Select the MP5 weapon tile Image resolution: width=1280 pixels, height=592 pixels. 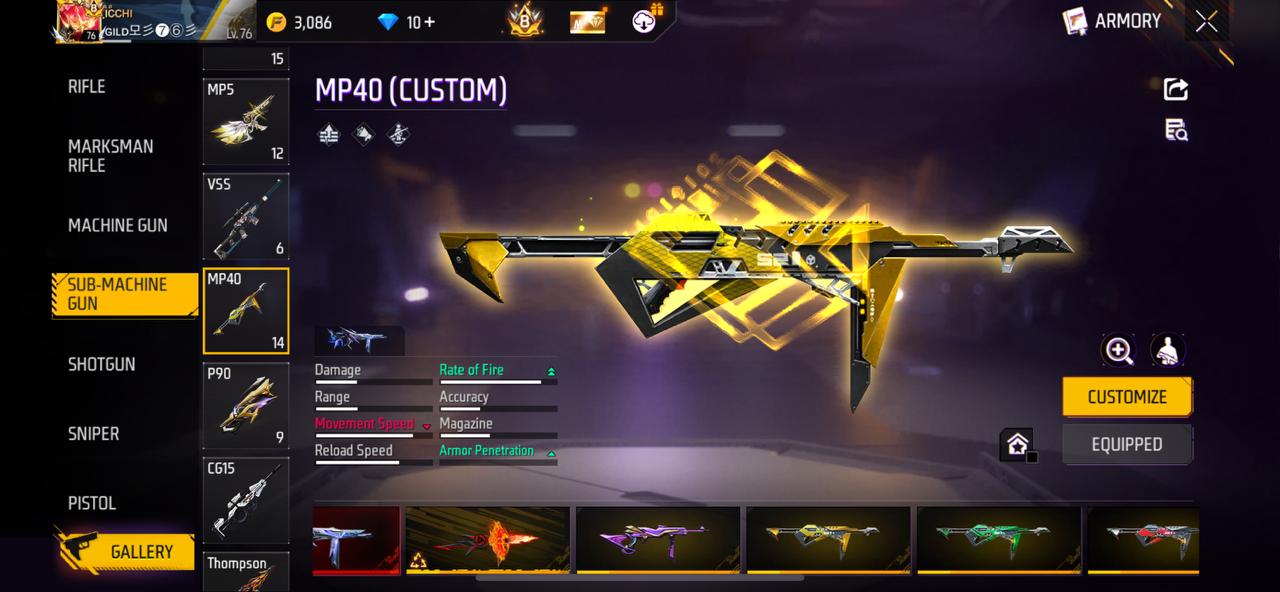(246, 122)
